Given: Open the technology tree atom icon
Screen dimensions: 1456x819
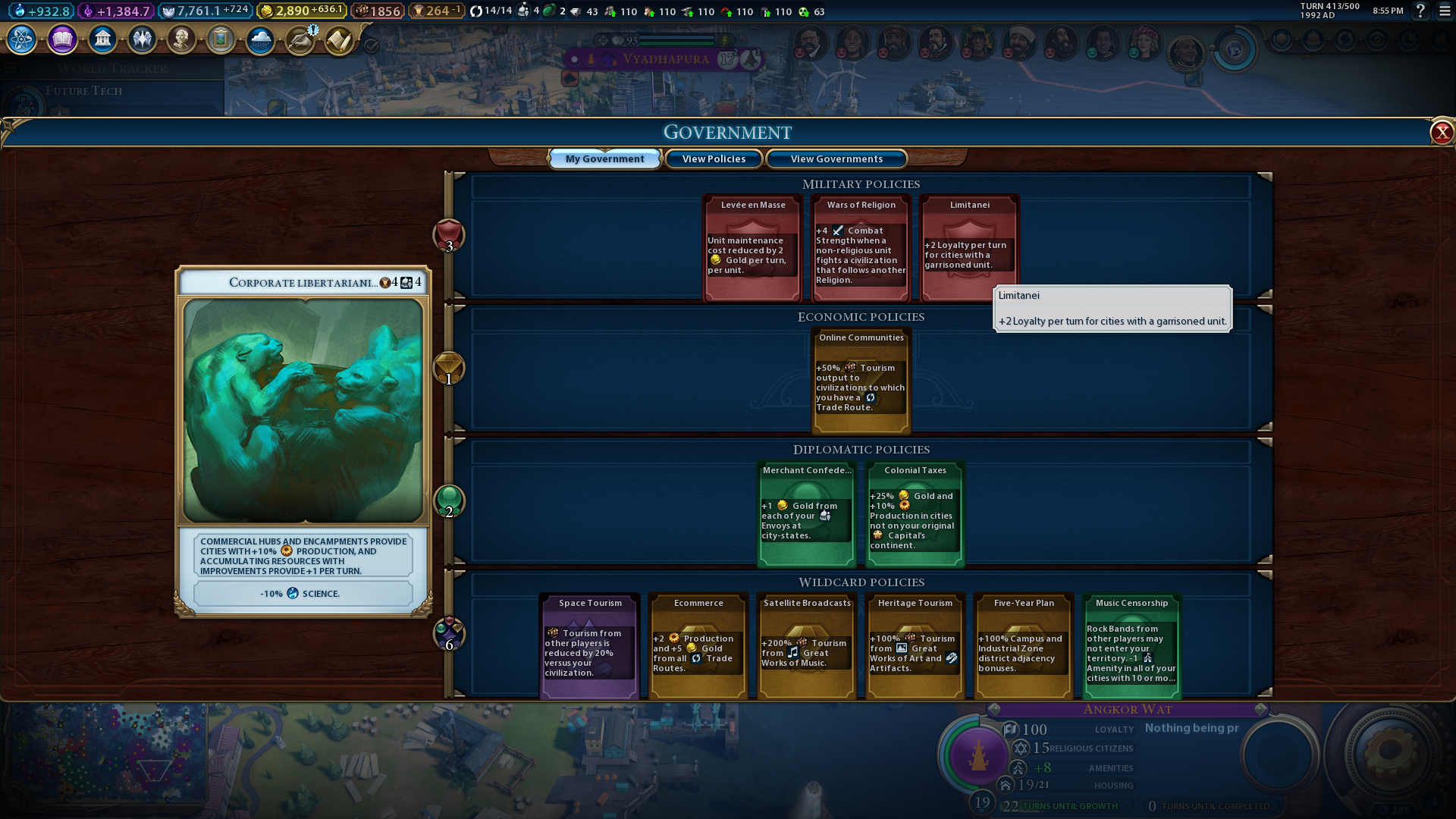Looking at the screenshot, I should click(21, 39).
